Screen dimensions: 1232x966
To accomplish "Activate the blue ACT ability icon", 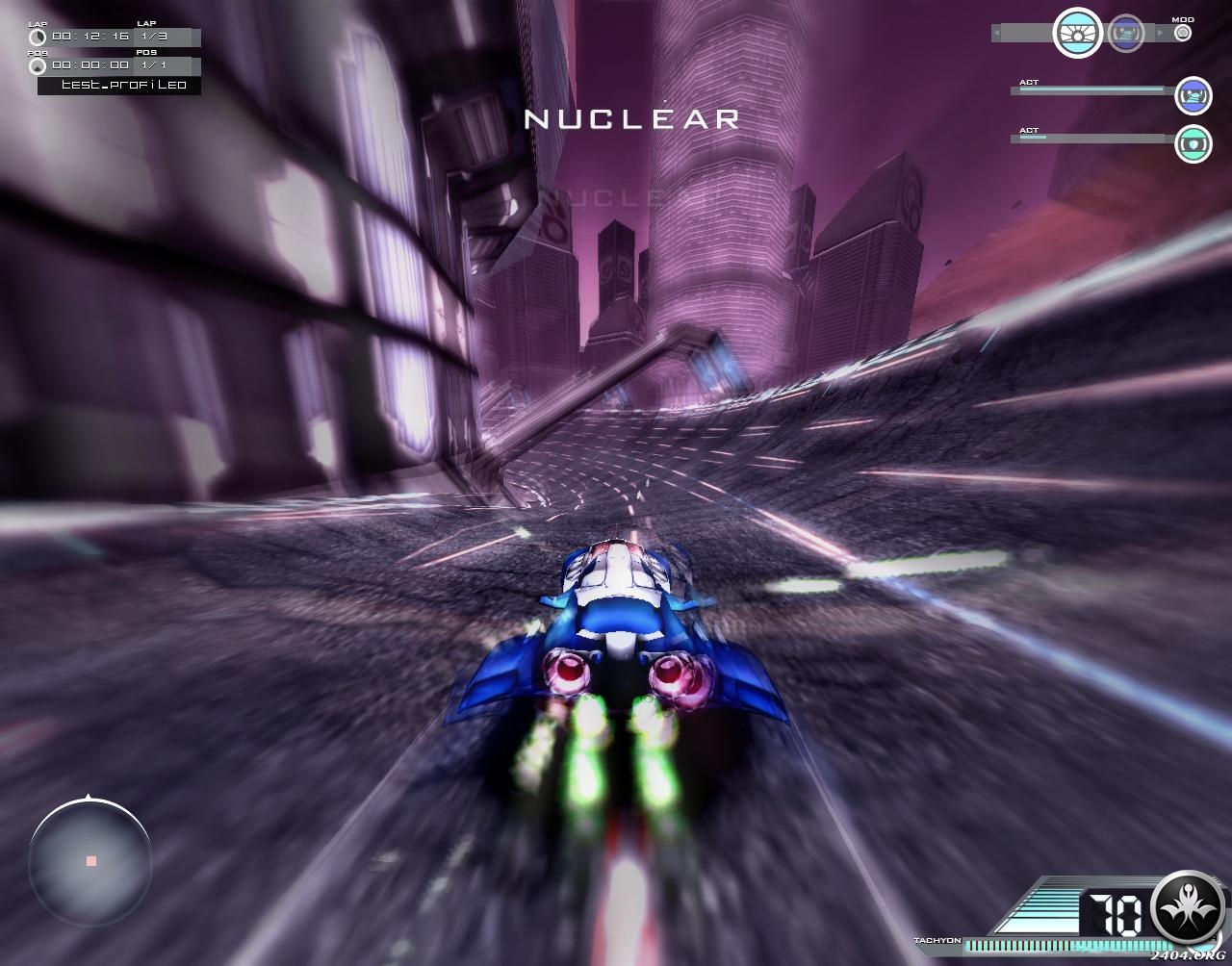I will (1193, 95).
